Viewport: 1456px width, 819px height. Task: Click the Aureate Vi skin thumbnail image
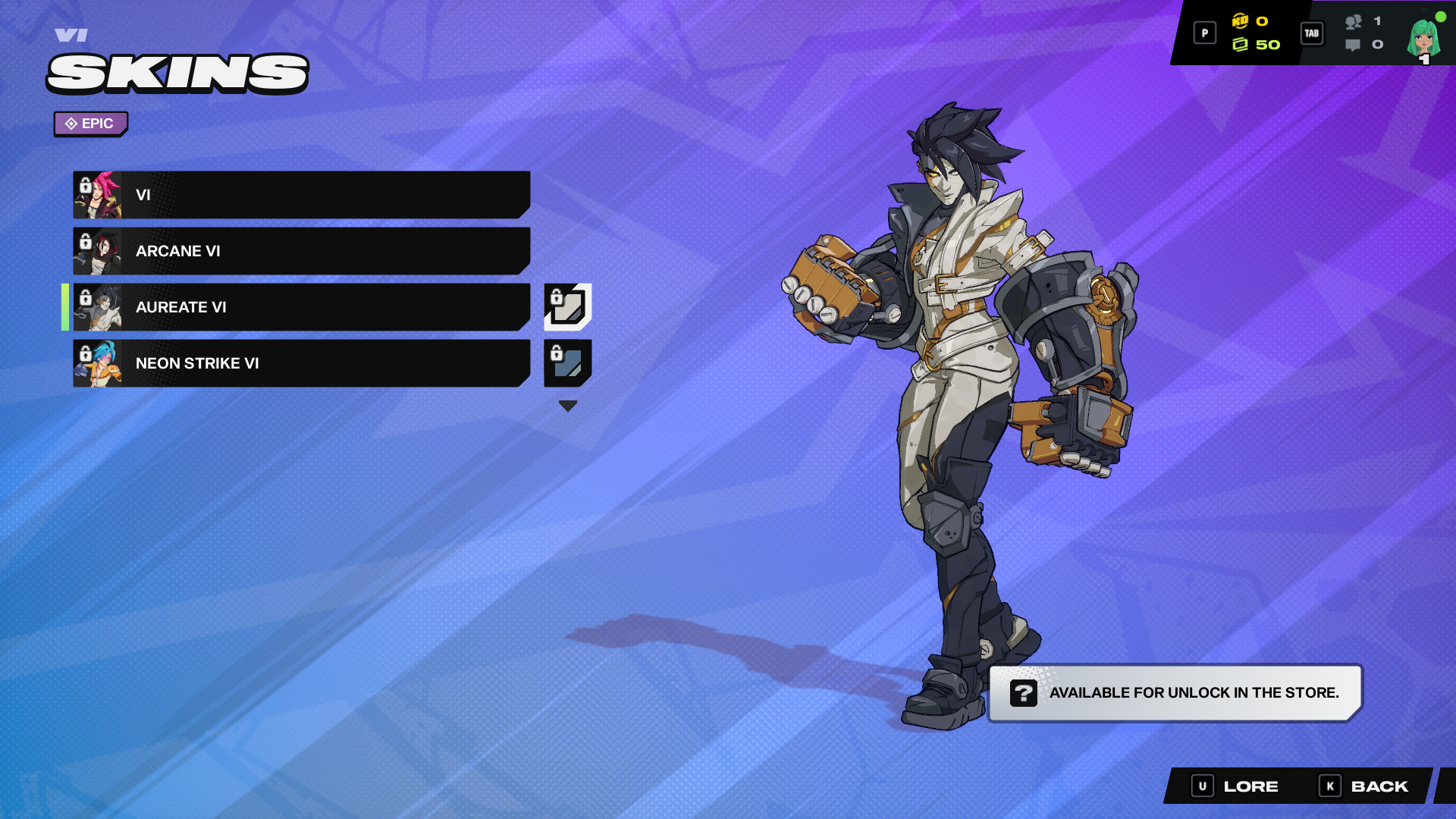pyautogui.click(x=101, y=307)
